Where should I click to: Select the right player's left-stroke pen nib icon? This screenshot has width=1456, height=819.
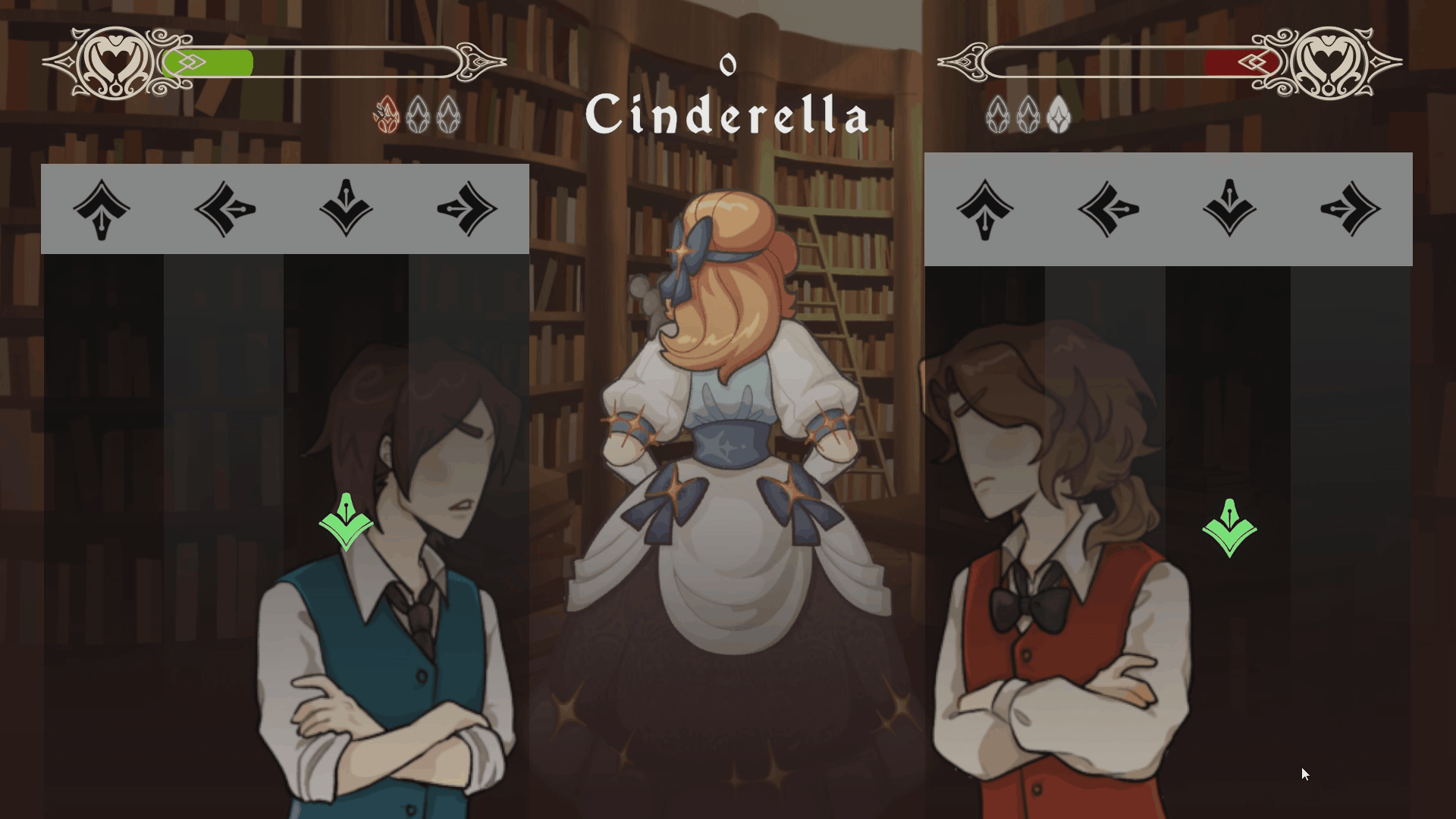tap(1107, 210)
